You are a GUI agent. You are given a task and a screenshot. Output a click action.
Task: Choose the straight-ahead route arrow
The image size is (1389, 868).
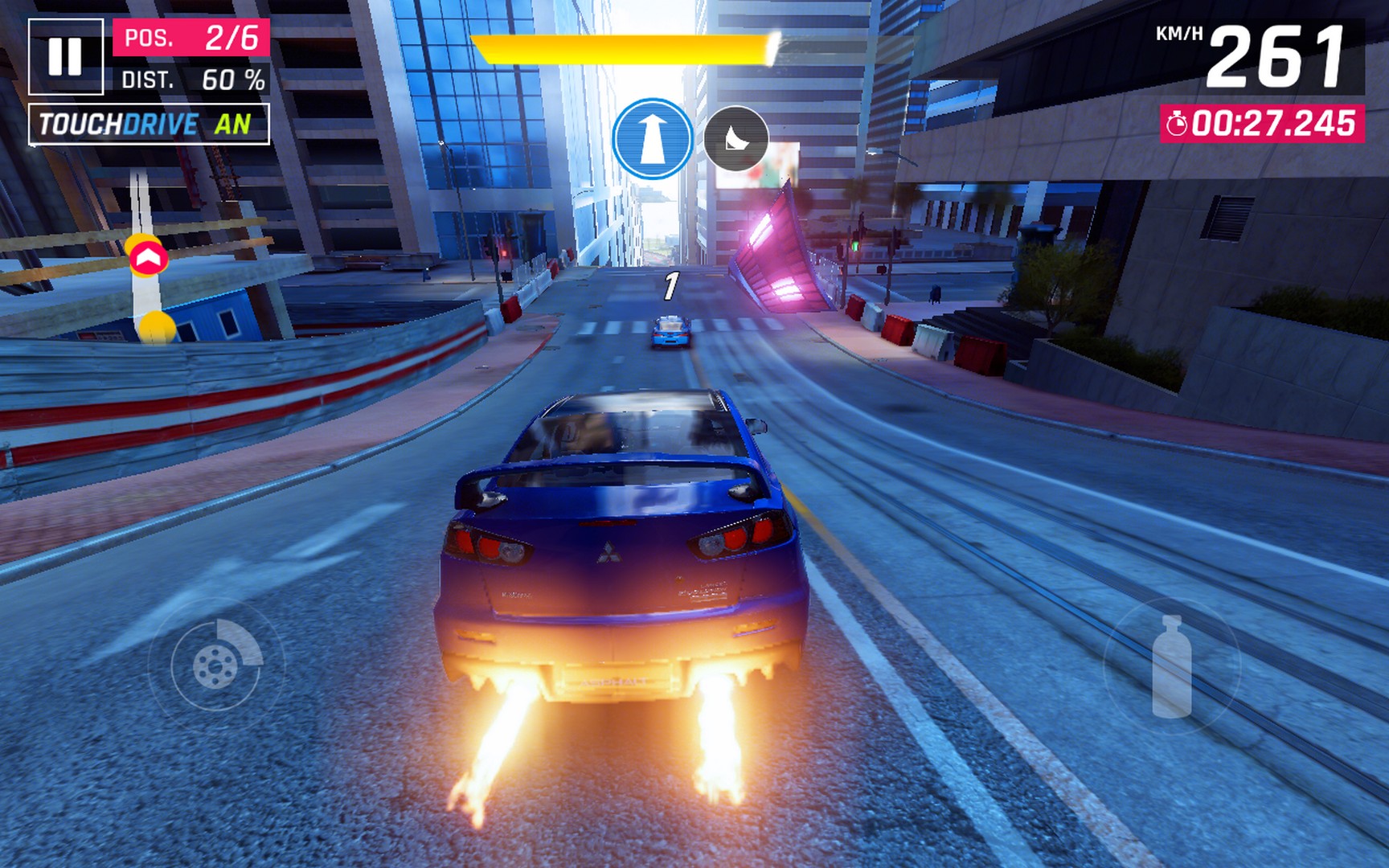[x=652, y=139]
